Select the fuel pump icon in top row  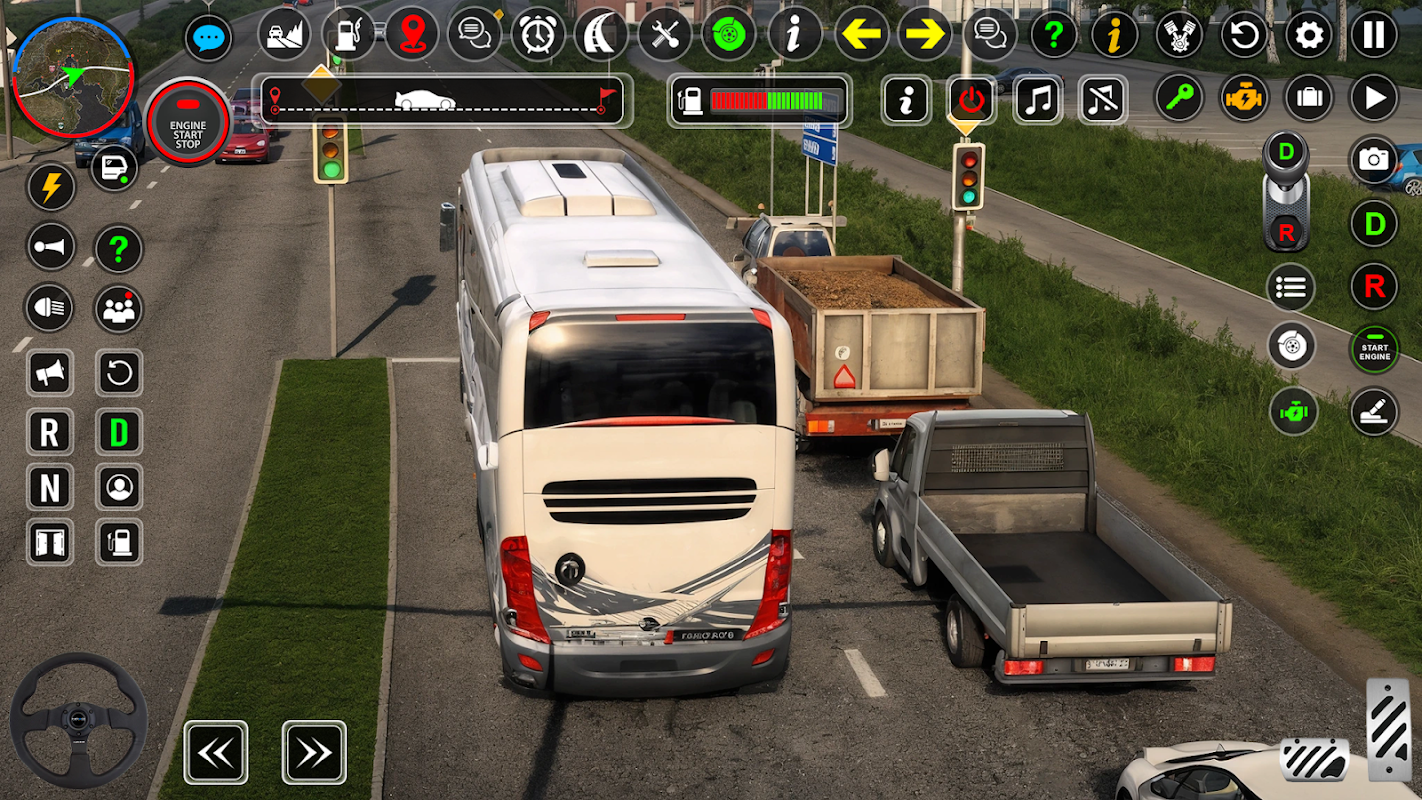point(347,35)
